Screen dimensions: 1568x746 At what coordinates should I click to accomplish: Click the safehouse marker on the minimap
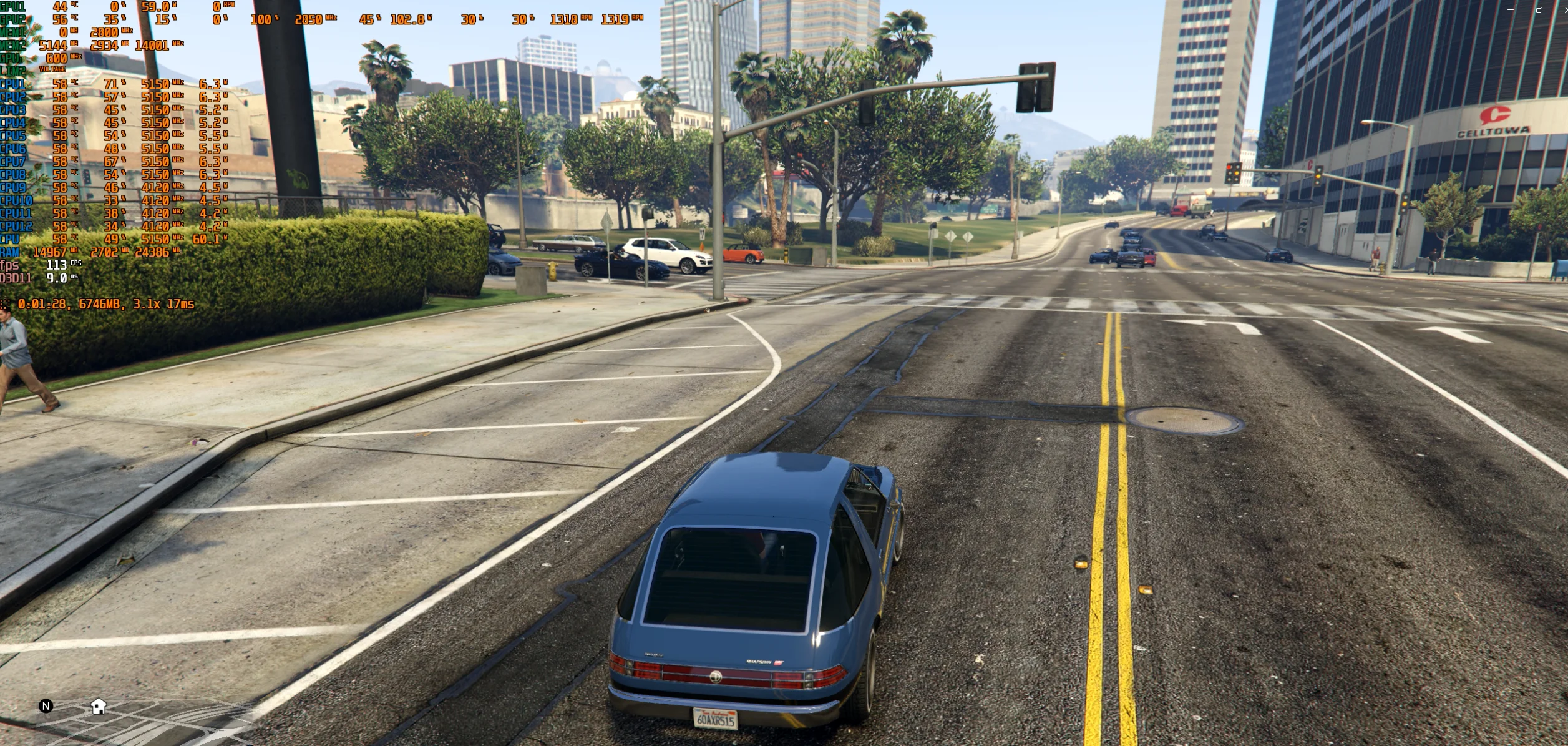tap(99, 706)
